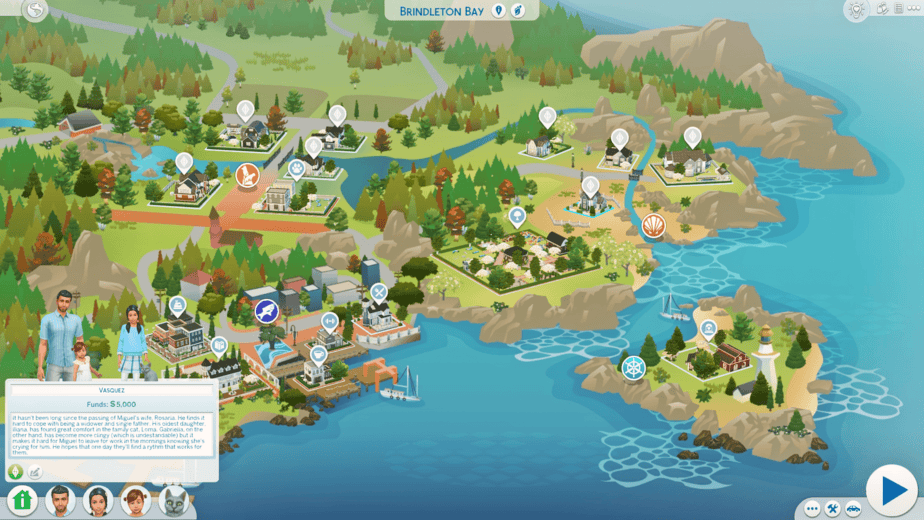Open the lightbulb heart tips icon
The height and width of the screenshot is (520, 924).
click(855, 10)
